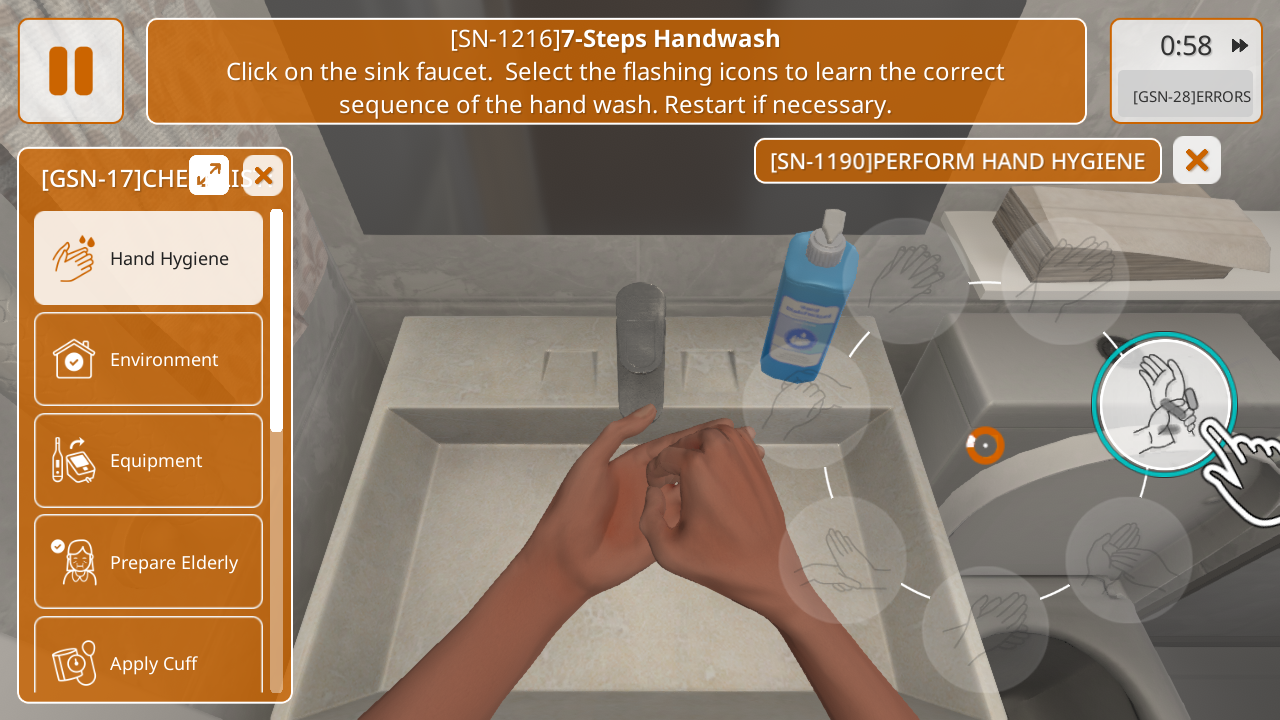Close the Perform Hand Hygiene prompt
Screen dimensions: 1280x720
click(1197, 160)
